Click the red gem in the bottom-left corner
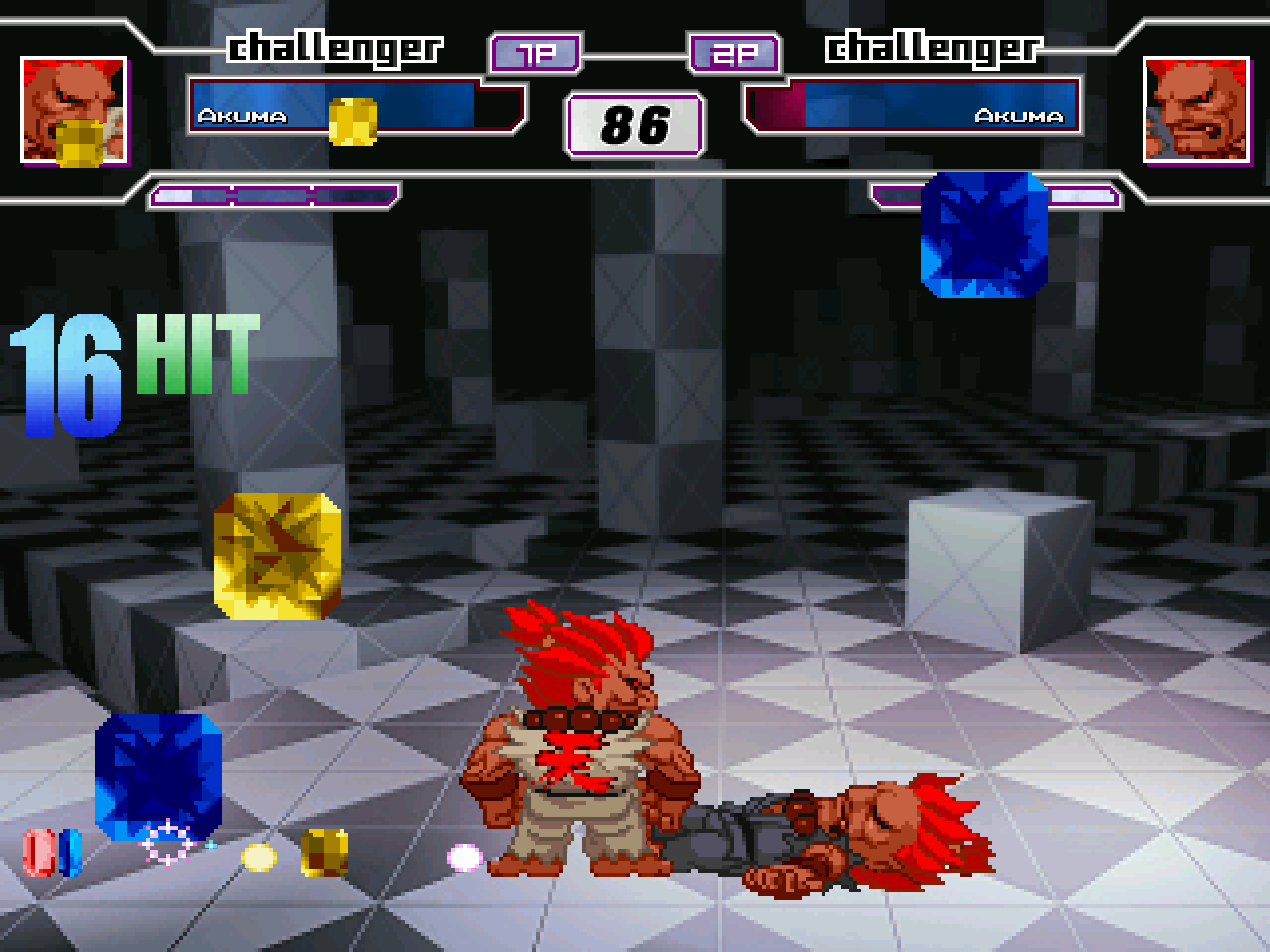Viewport: 1270px width, 952px height. (40, 855)
